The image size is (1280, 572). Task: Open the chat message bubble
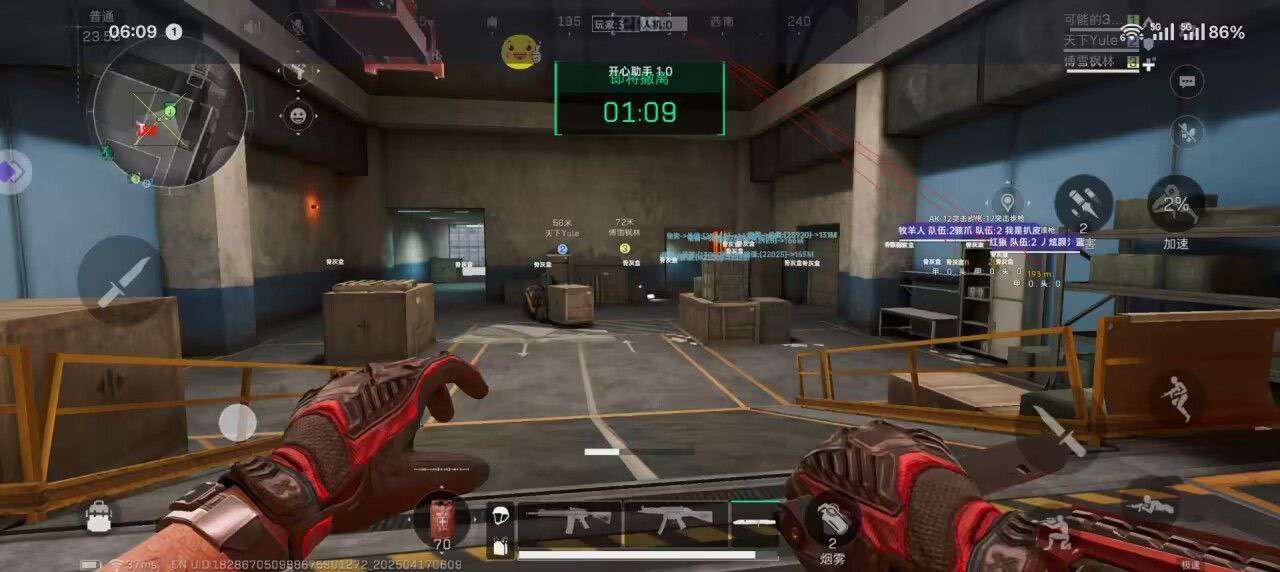[x=1187, y=82]
